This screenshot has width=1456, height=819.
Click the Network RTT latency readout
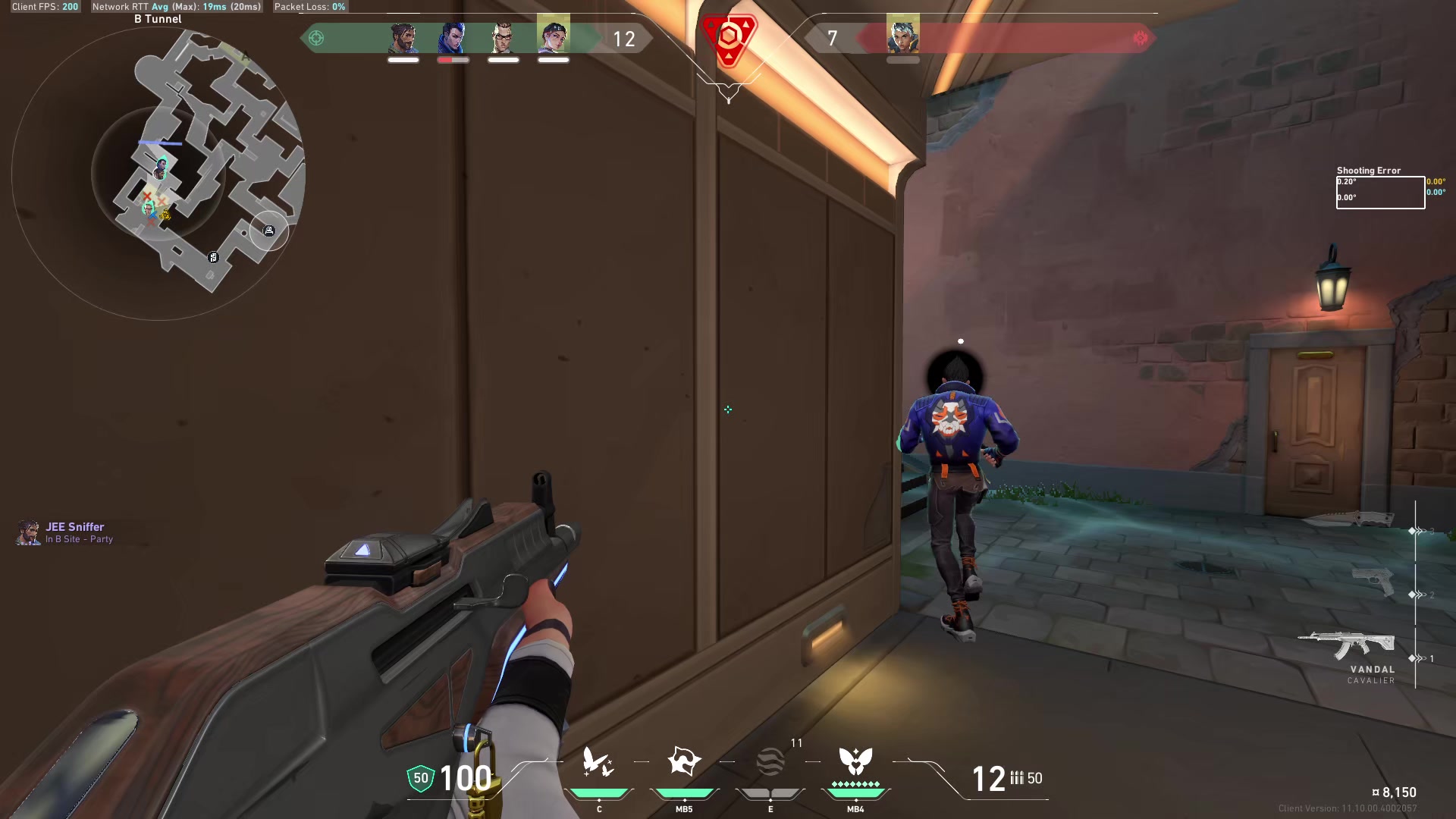[173, 7]
